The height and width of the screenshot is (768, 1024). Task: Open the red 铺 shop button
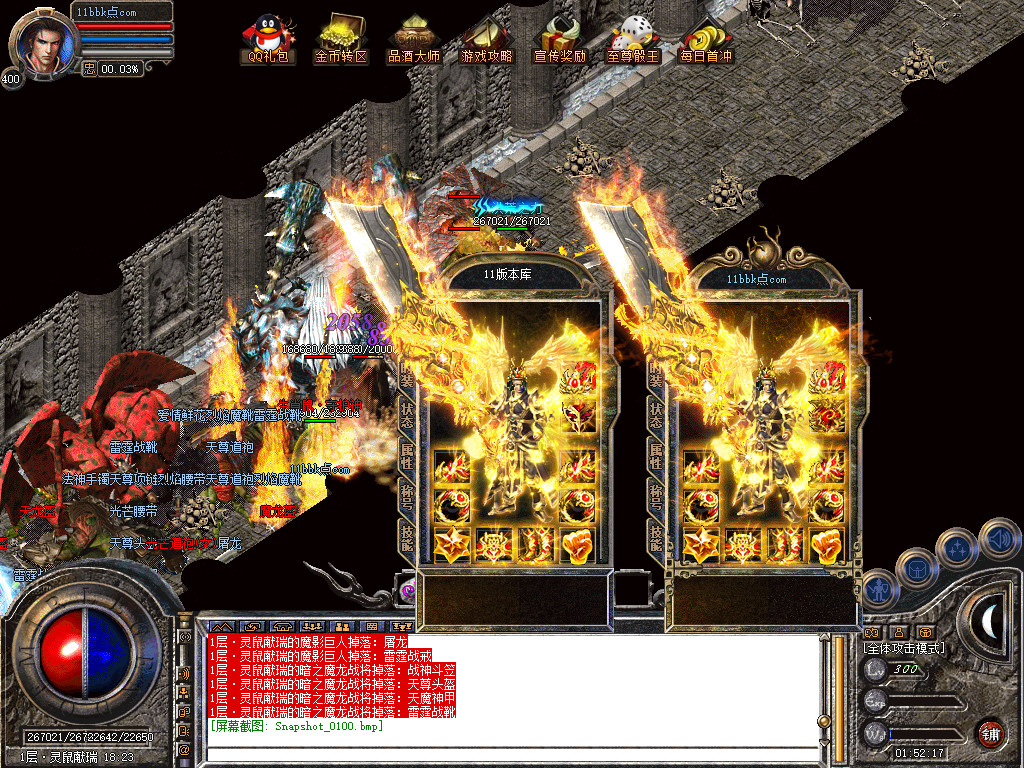tap(990, 733)
